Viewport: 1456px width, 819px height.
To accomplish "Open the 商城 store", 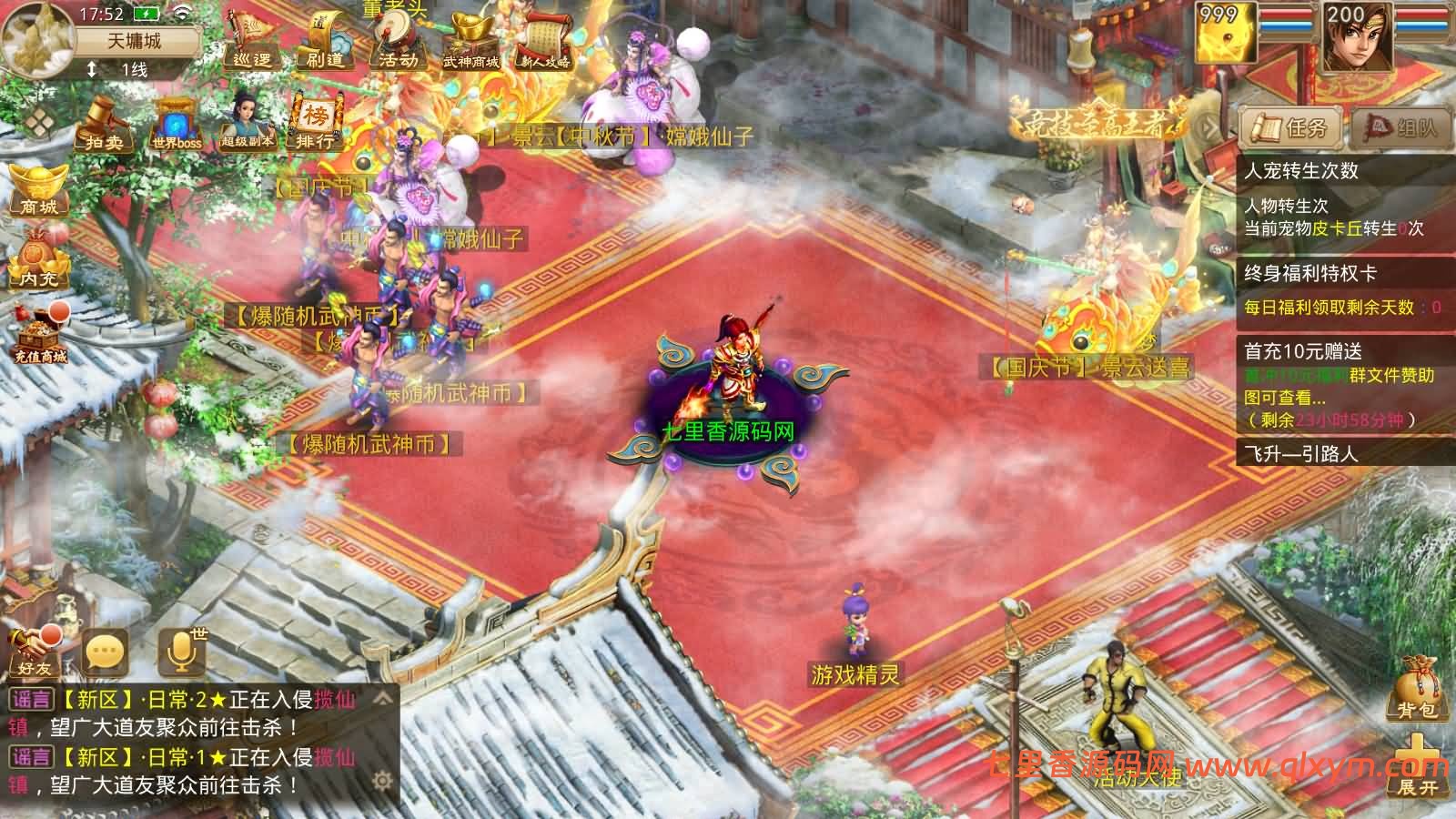I will pos(38,189).
